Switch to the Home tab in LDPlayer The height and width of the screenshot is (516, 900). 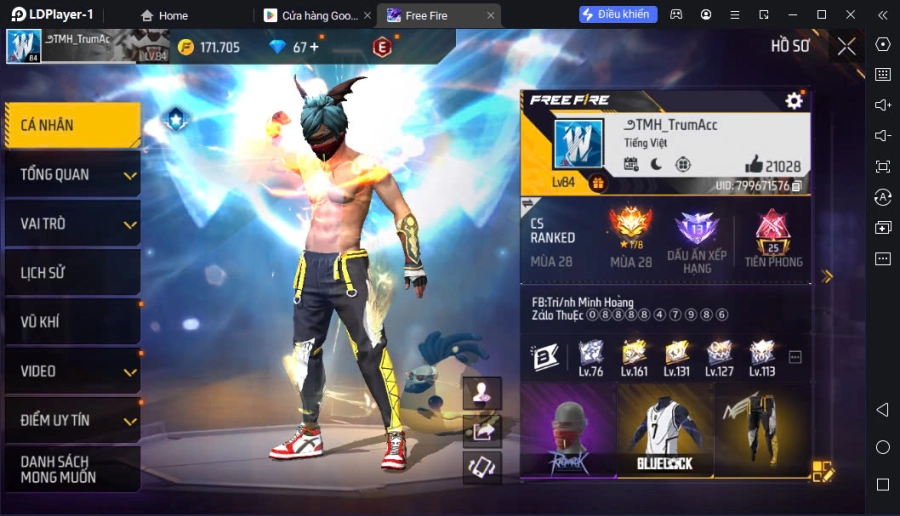(x=164, y=15)
